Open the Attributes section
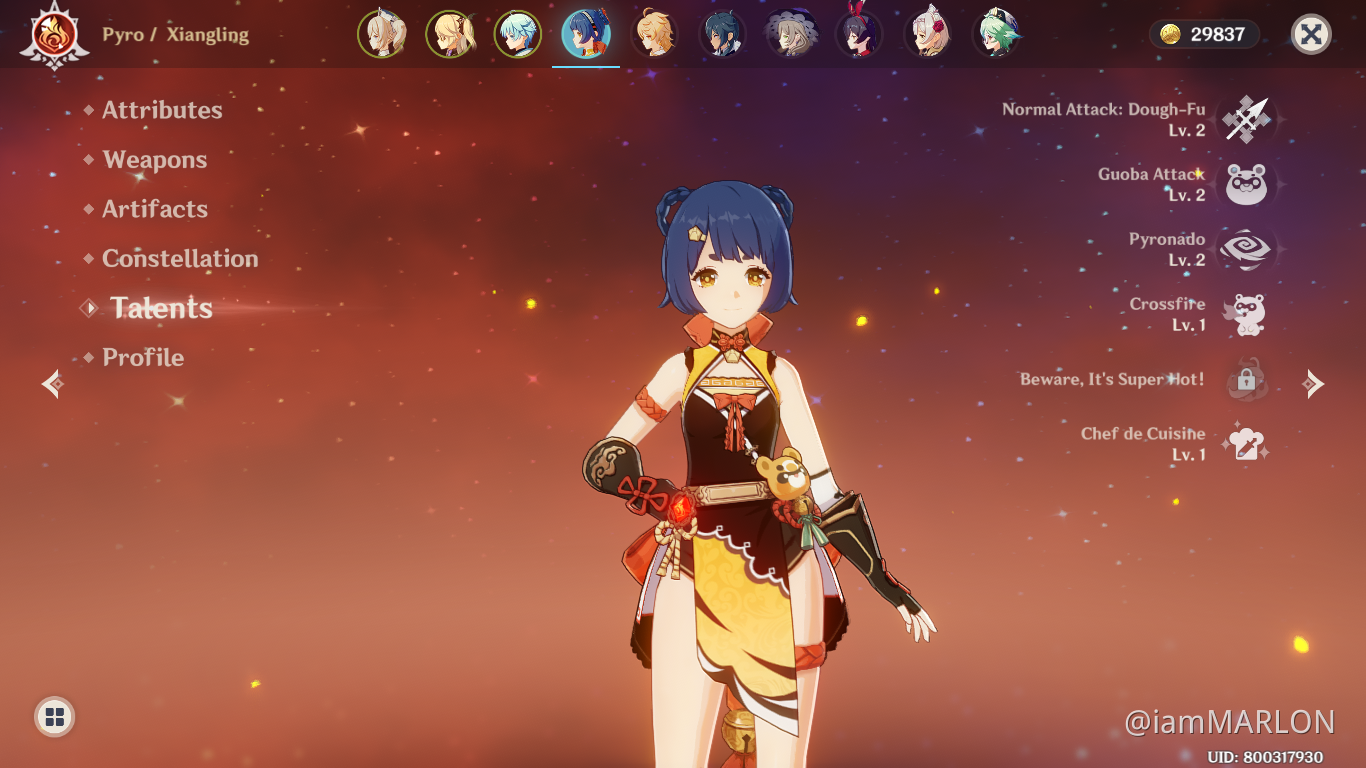1366x768 pixels. pyautogui.click(x=162, y=110)
